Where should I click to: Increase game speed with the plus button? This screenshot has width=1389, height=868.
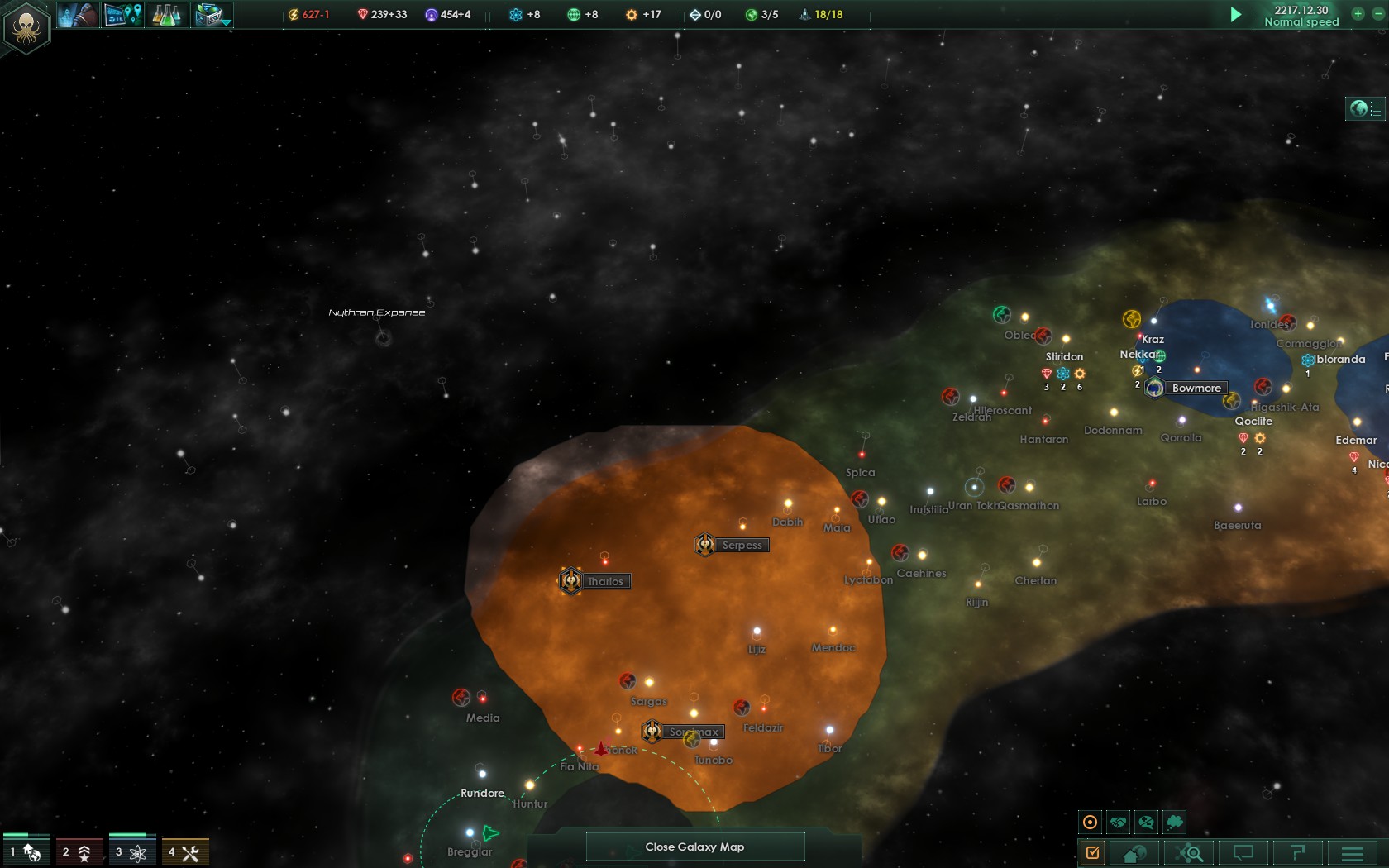1358,14
